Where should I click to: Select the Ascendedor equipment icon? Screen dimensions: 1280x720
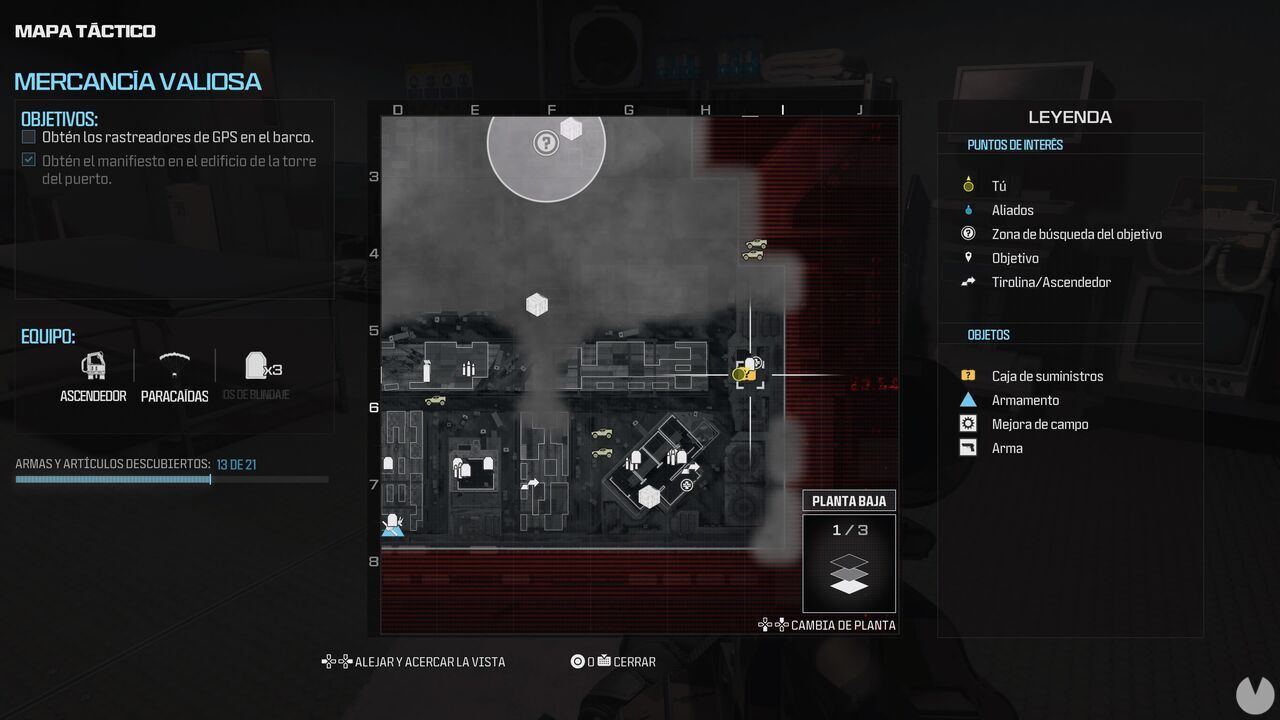pos(93,368)
